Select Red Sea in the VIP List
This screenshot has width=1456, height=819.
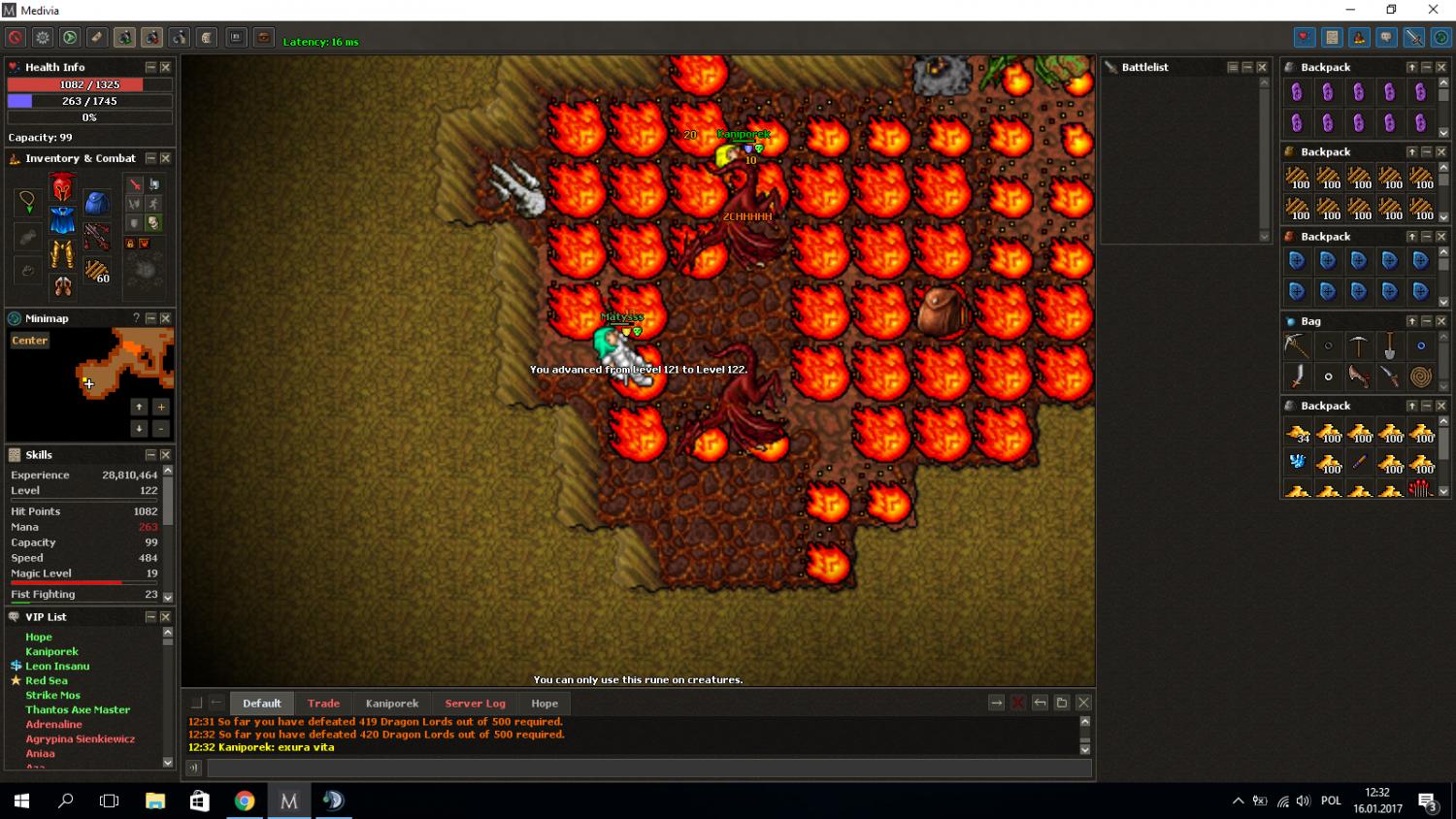46,680
